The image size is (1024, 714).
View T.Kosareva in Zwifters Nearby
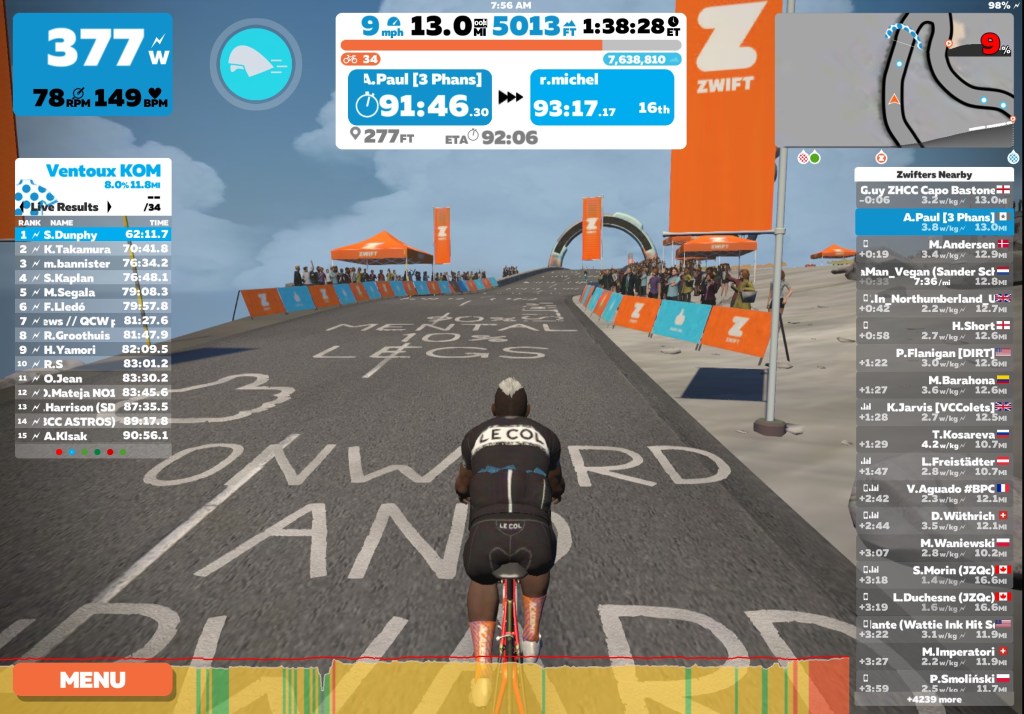934,439
